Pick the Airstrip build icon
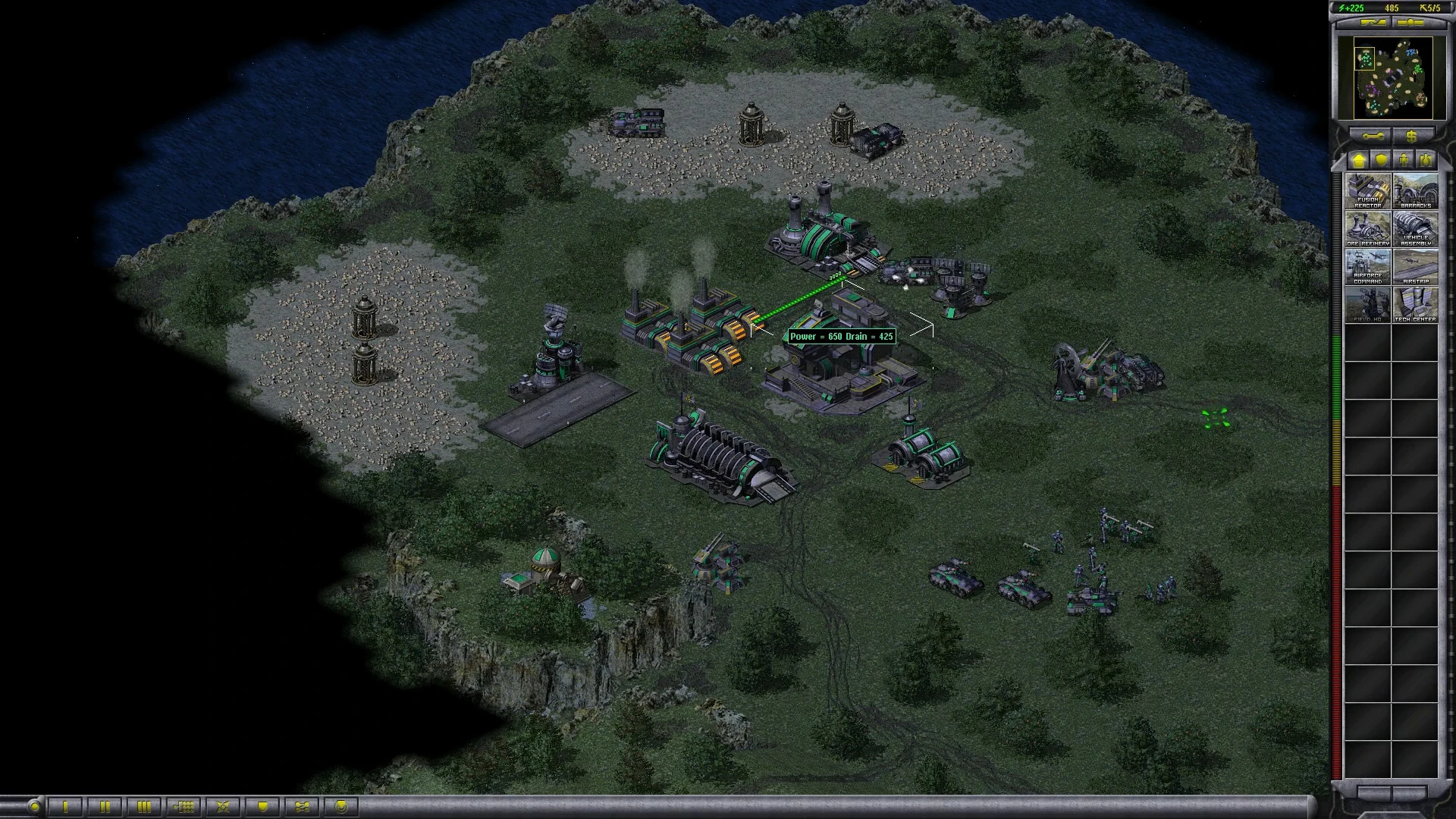The width and height of the screenshot is (1456, 819). click(x=1415, y=266)
